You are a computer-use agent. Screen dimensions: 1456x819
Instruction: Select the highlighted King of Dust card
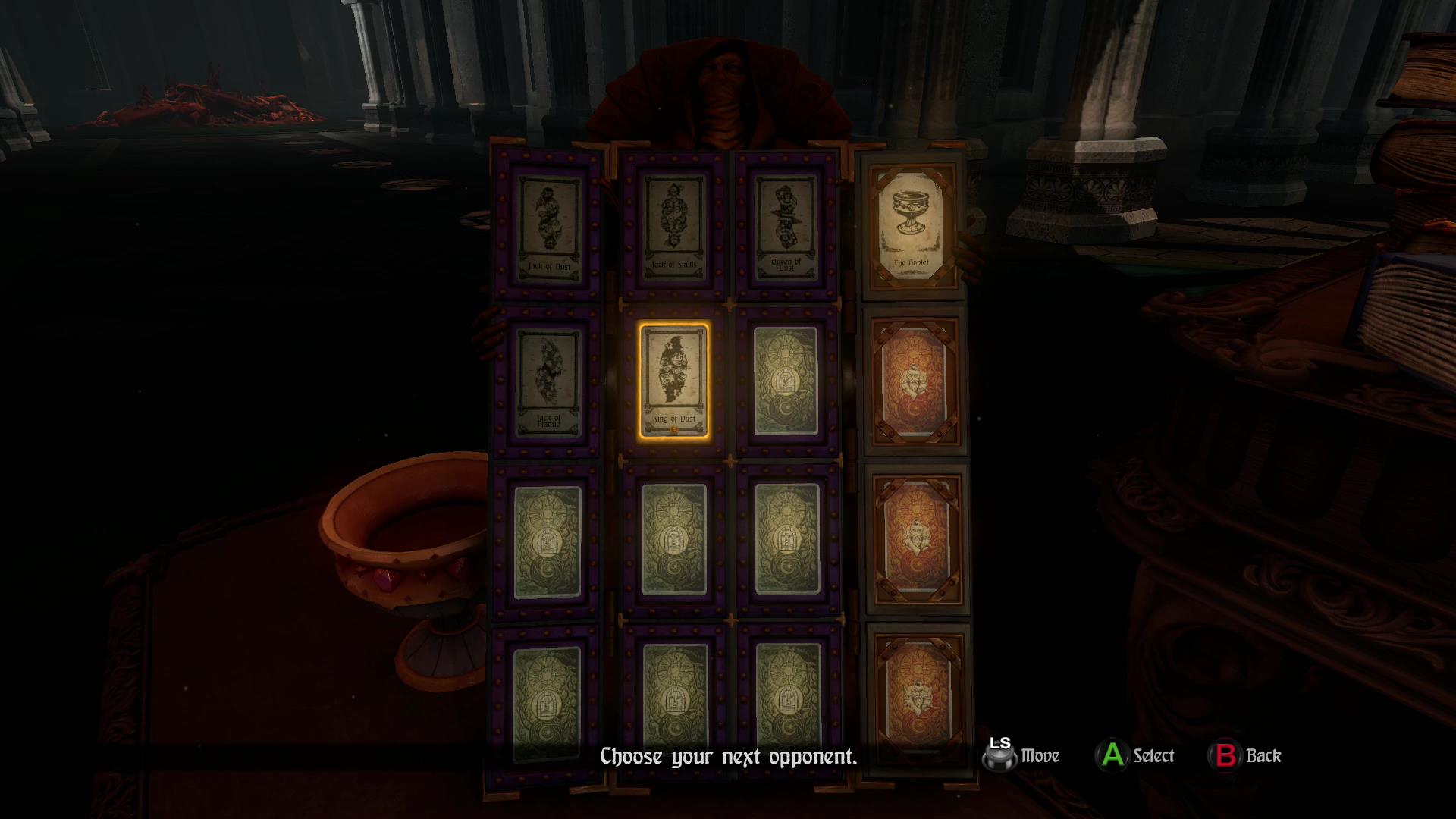pos(674,381)
